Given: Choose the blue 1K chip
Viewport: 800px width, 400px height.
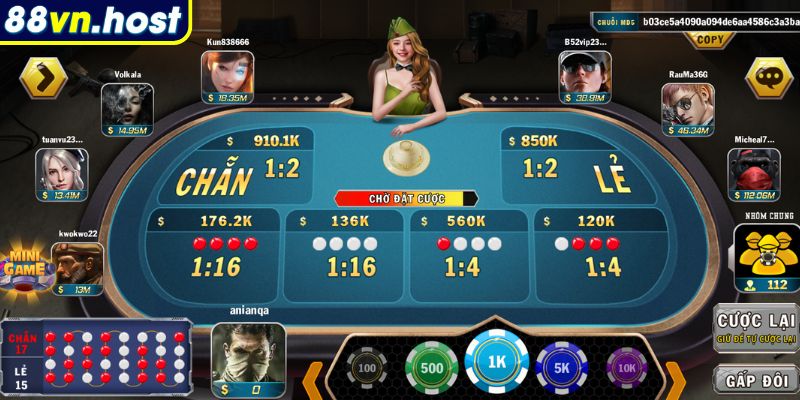Looking at the screenshot, I should coord(496,363).
